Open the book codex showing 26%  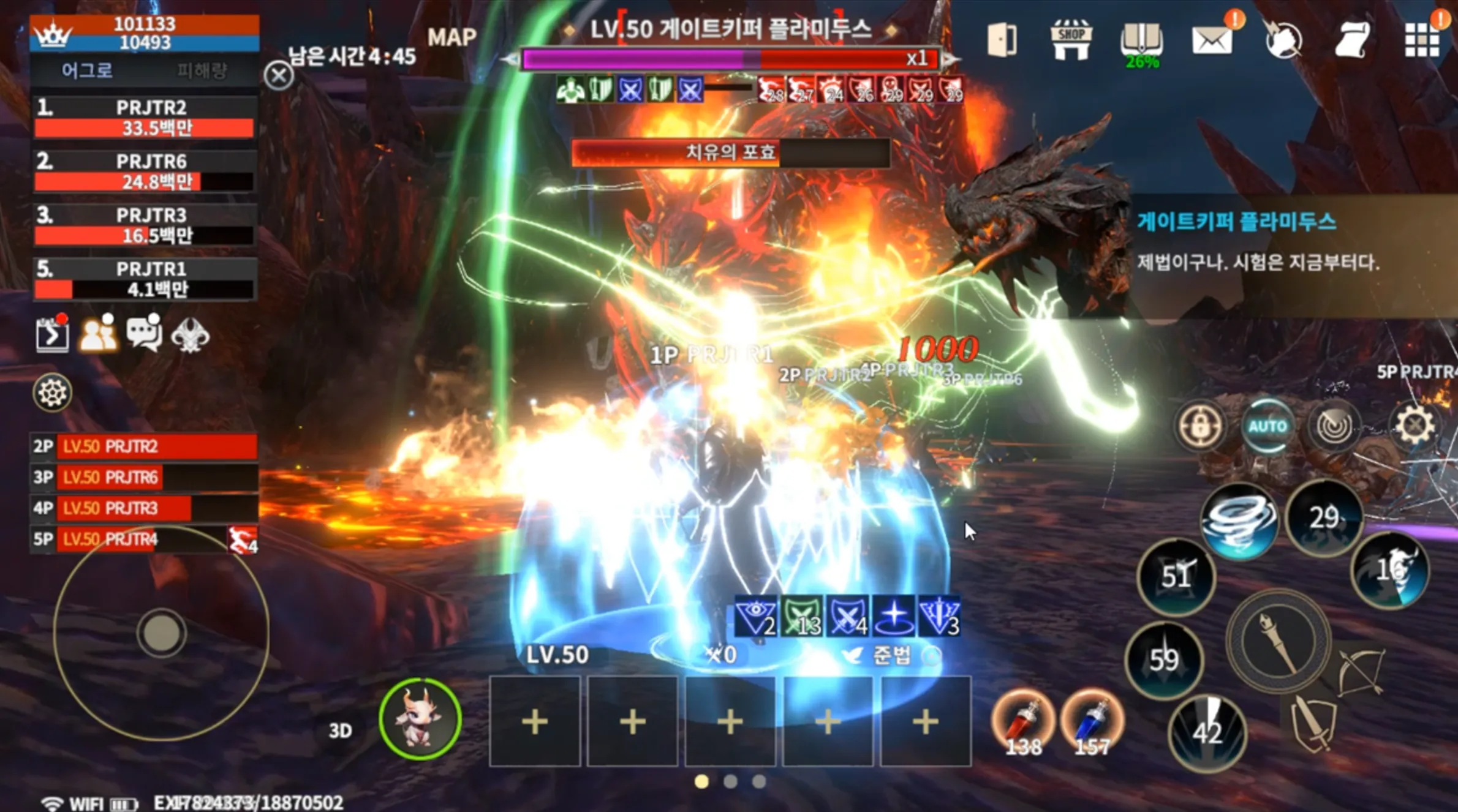(1143, 38)
